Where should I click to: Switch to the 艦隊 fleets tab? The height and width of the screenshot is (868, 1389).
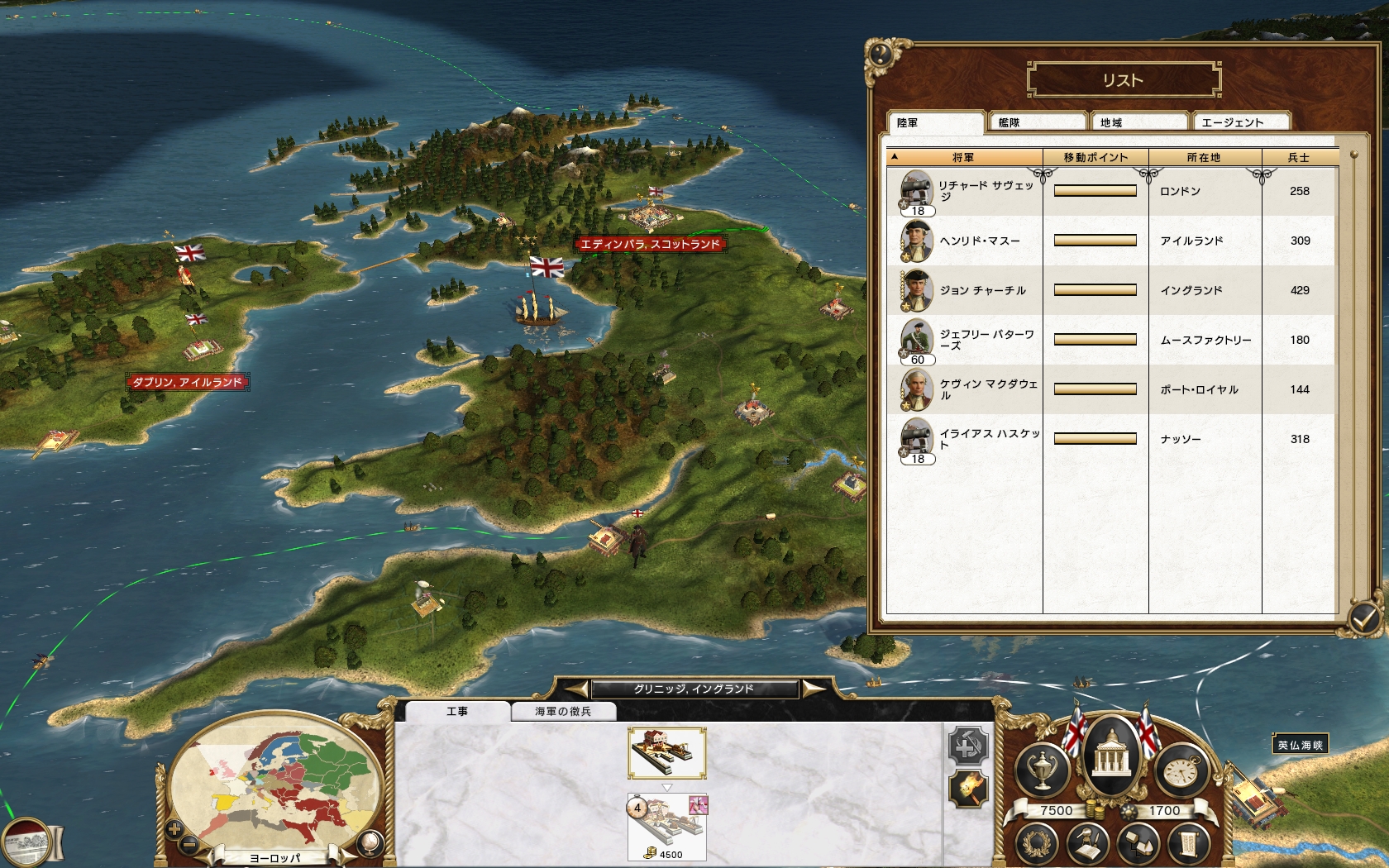click(x=1037, y=122)
